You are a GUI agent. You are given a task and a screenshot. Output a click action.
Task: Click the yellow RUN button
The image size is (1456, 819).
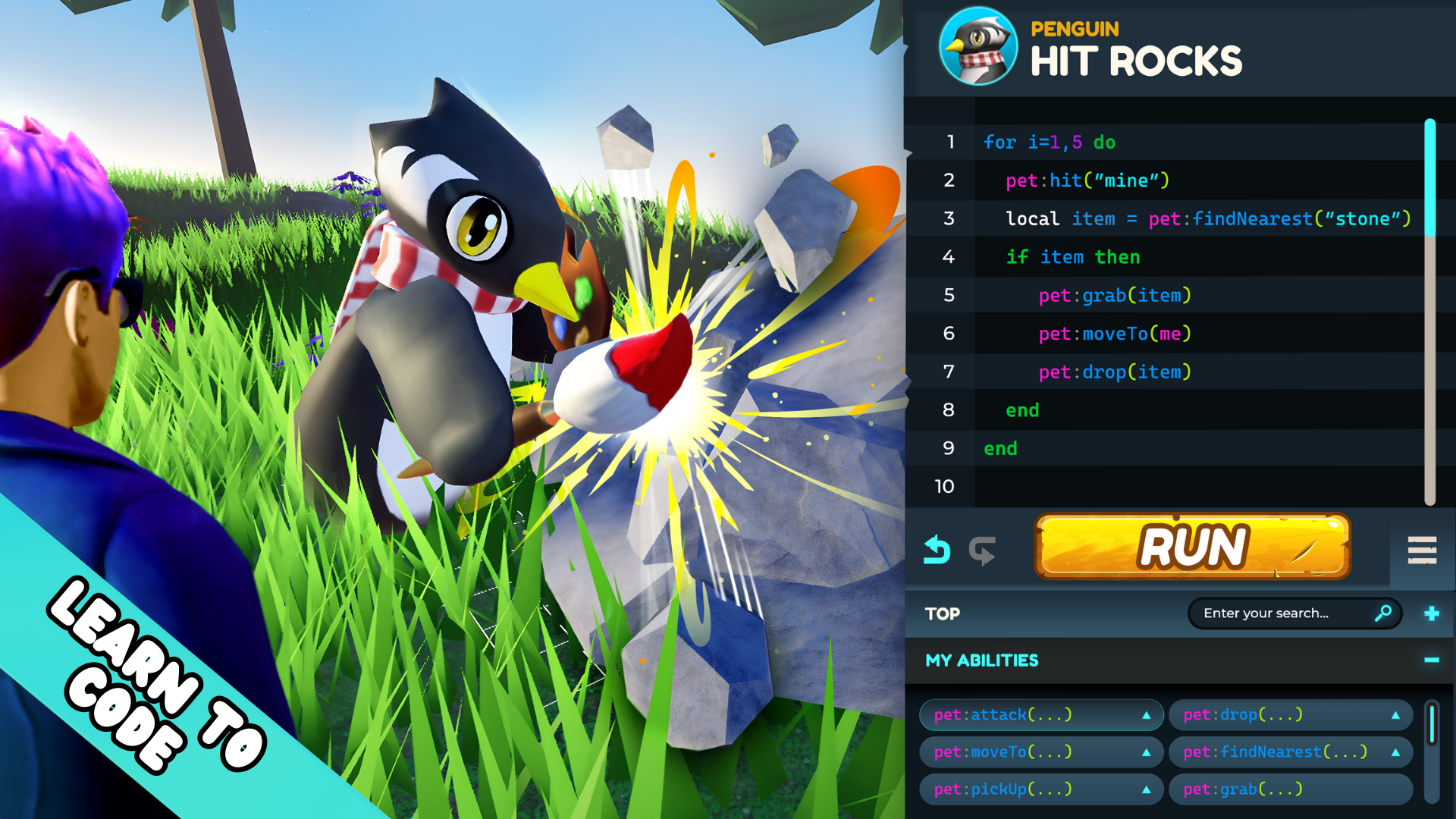point(1192,547)
